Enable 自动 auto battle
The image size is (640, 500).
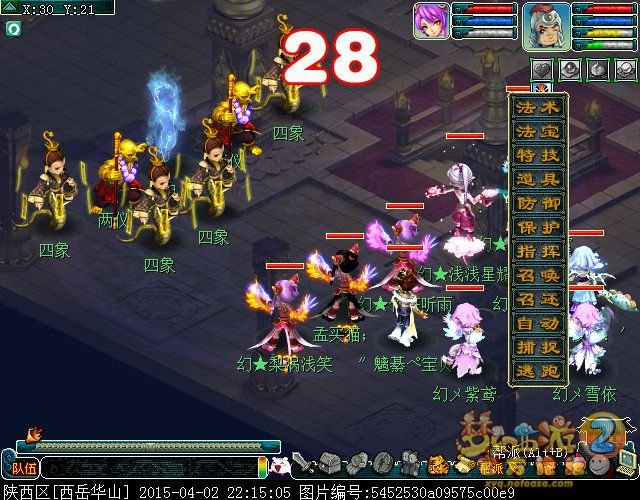tap(538, 324)
